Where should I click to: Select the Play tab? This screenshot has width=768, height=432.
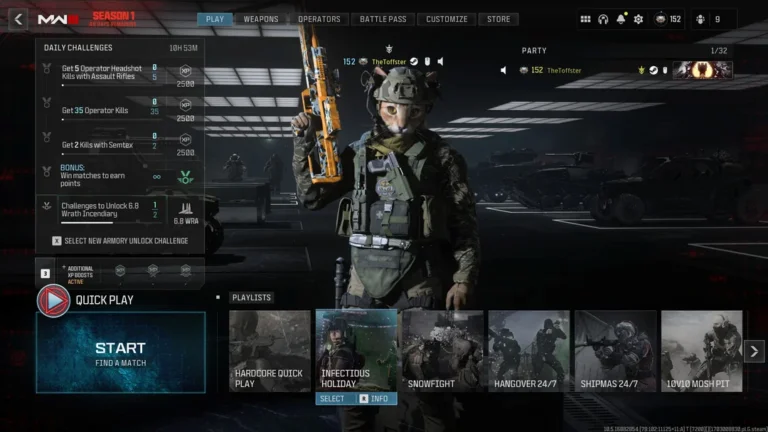(x=213, y=19)
